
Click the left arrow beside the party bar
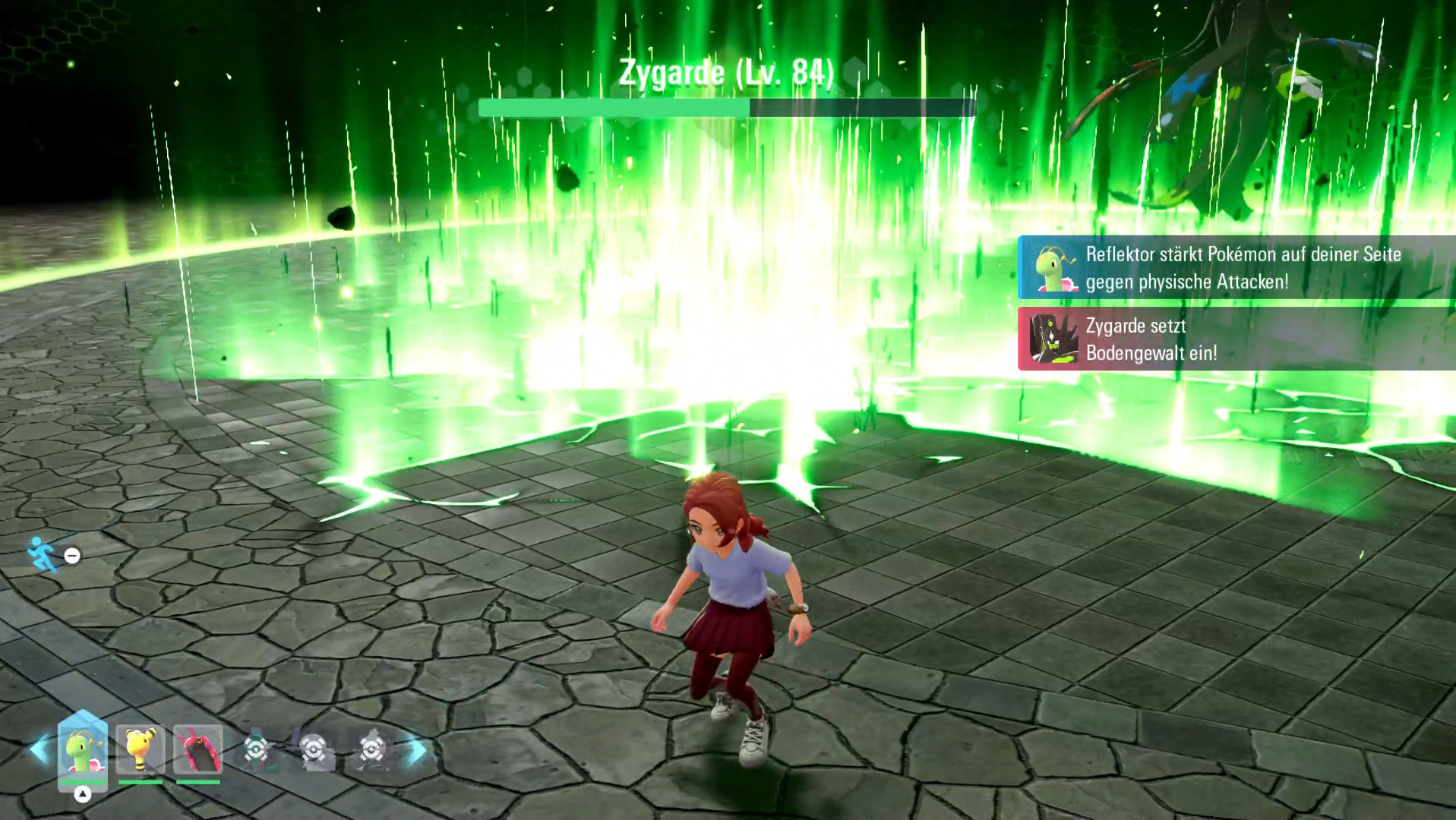click(x=38, y=750)
